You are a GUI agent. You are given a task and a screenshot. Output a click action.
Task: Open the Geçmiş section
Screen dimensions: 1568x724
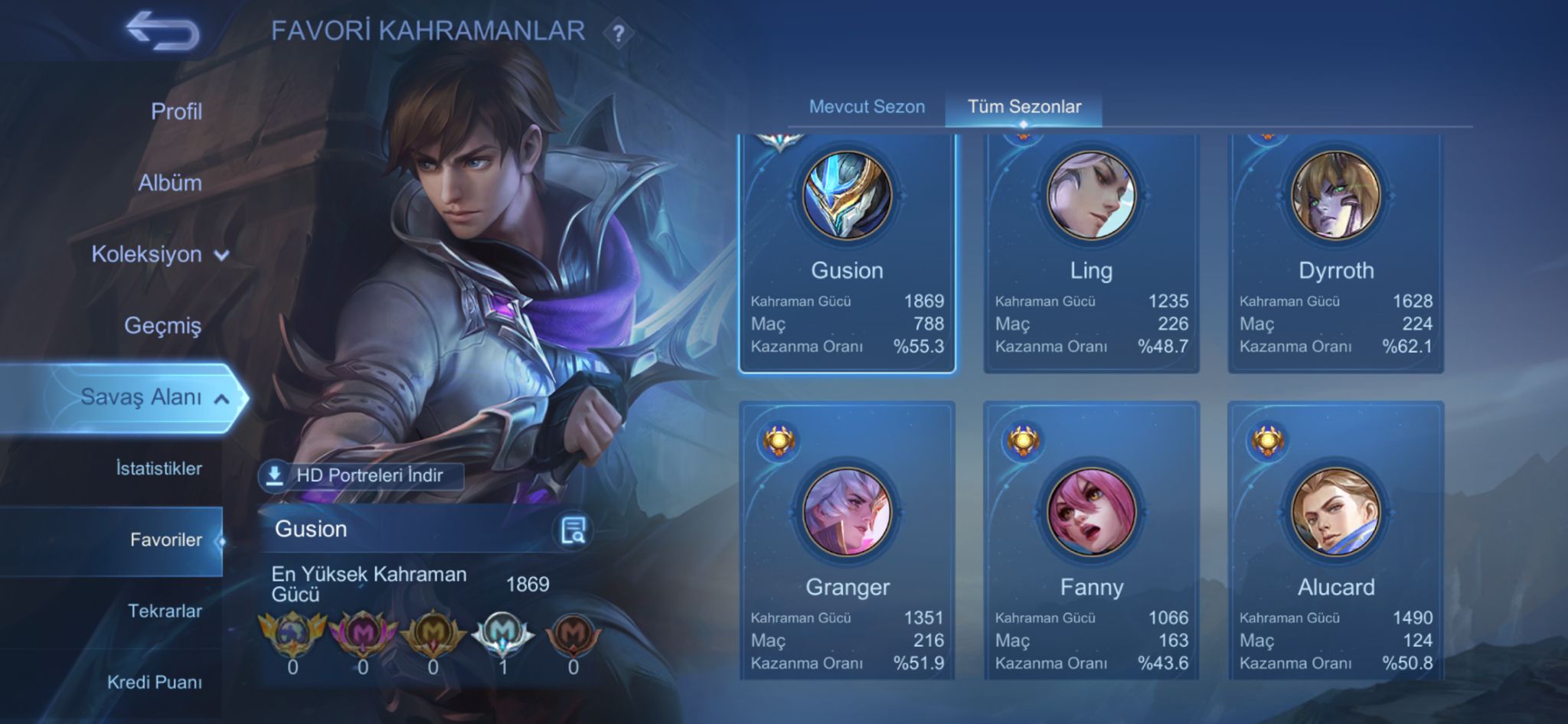[x=162, y=325]
